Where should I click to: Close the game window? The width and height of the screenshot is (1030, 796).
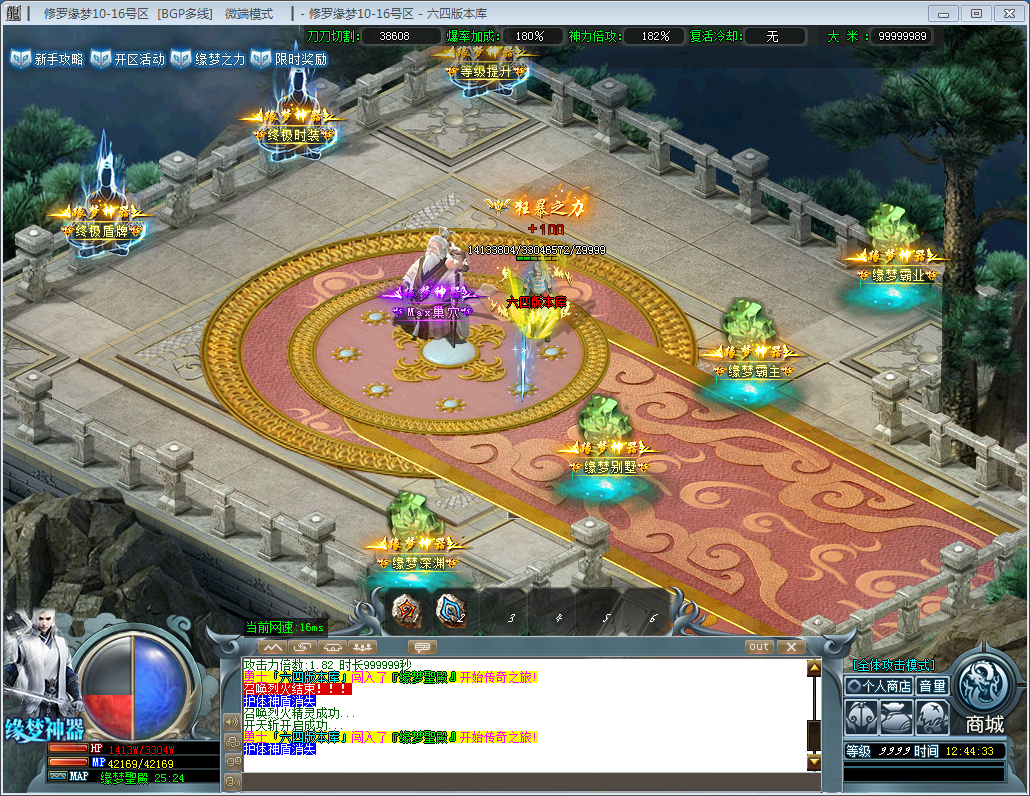[x=1006, y=13]
